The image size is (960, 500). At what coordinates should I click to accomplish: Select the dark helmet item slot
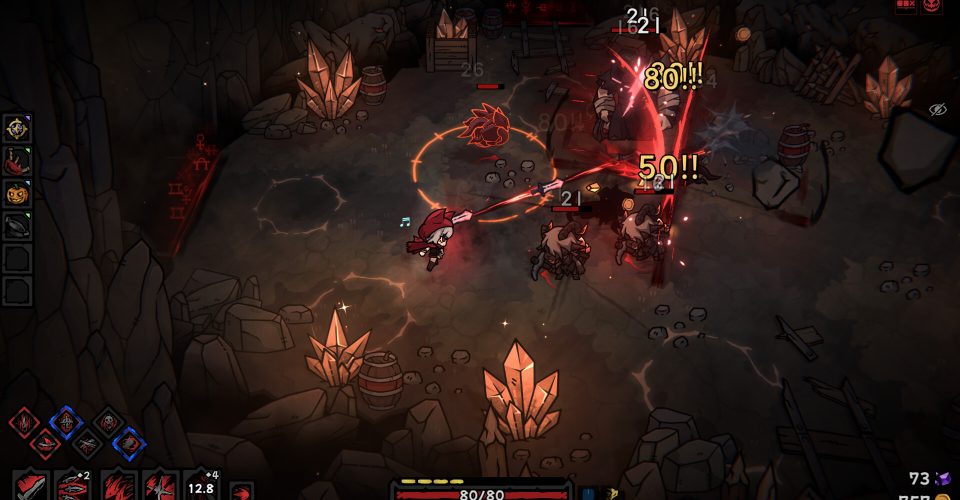(x=18, y=226)
